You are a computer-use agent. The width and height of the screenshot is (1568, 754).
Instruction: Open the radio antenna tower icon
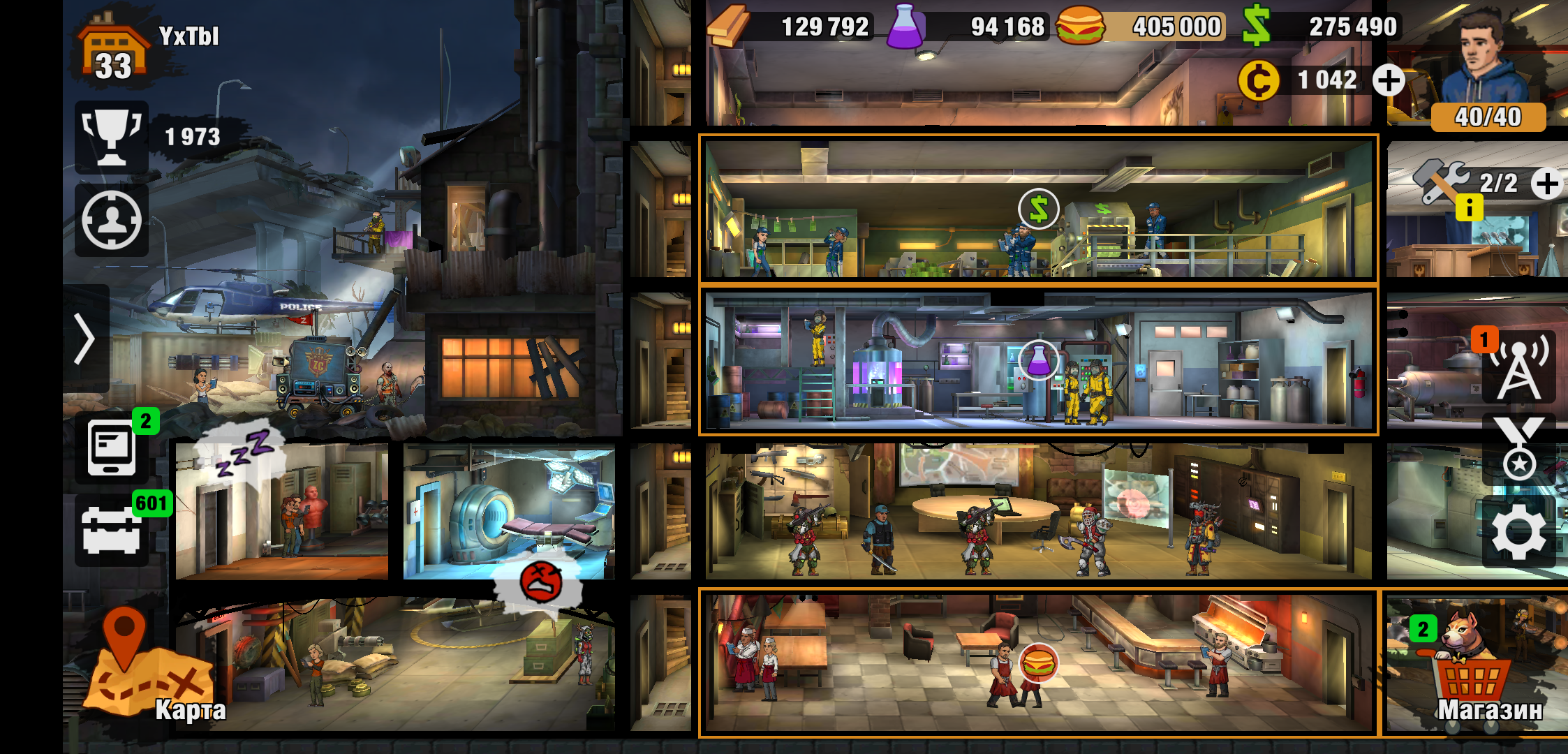1518,365
